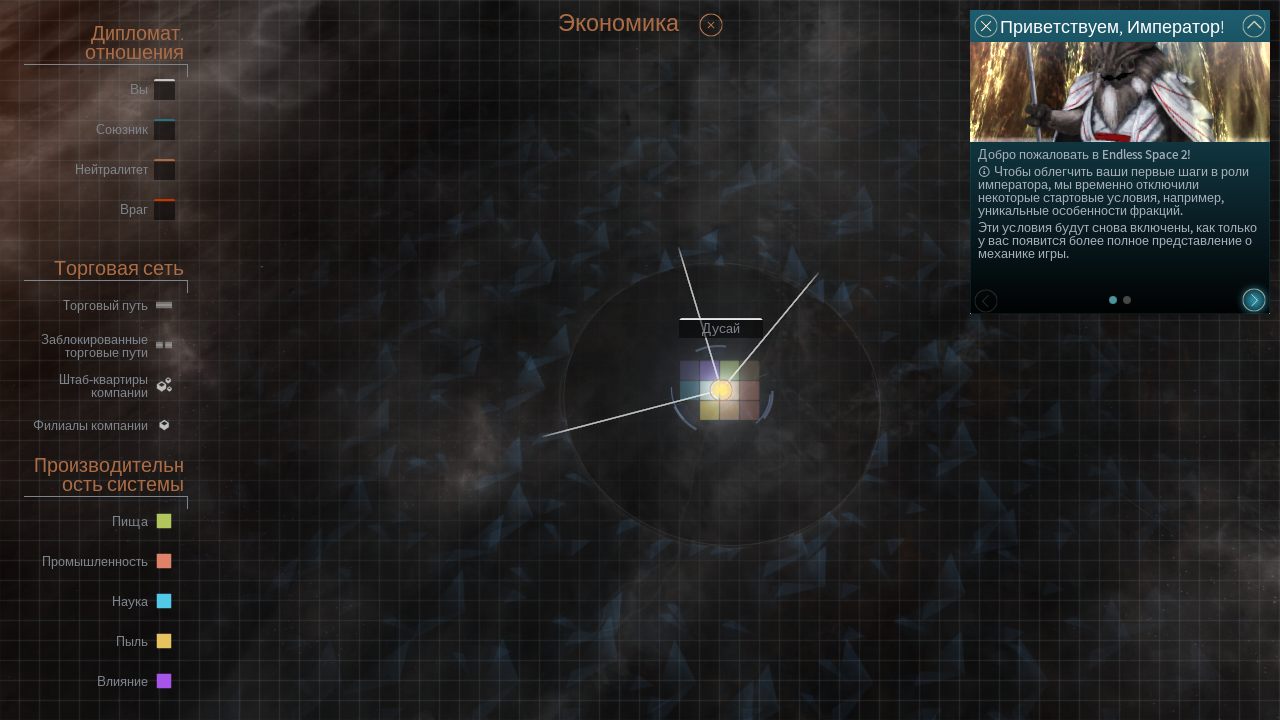
Task: Toggle Заблокированные торговые пути legend entry
Action: tap(164, 345)
